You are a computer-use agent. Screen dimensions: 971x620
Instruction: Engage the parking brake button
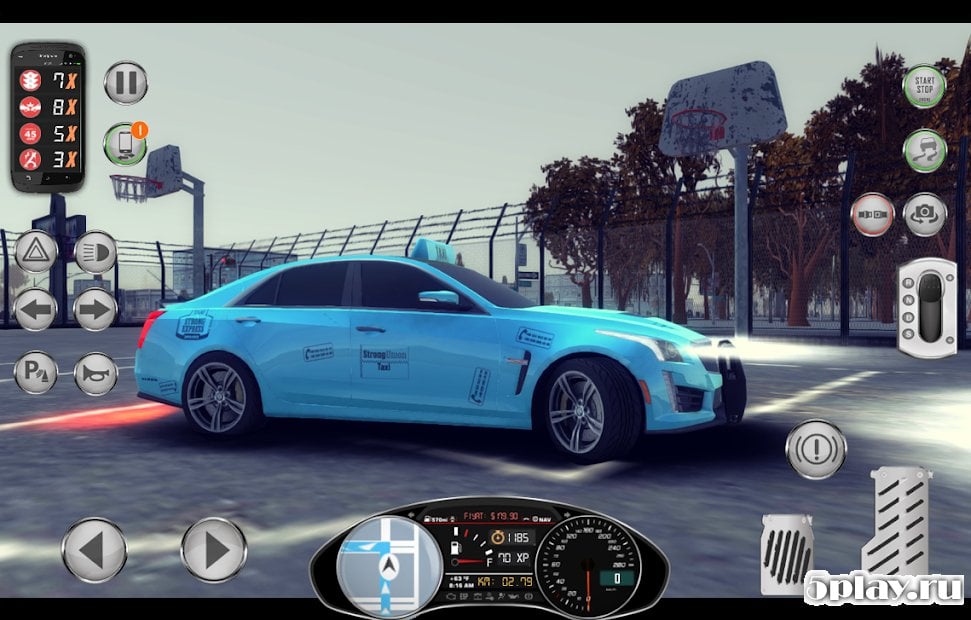pos(35,373)
